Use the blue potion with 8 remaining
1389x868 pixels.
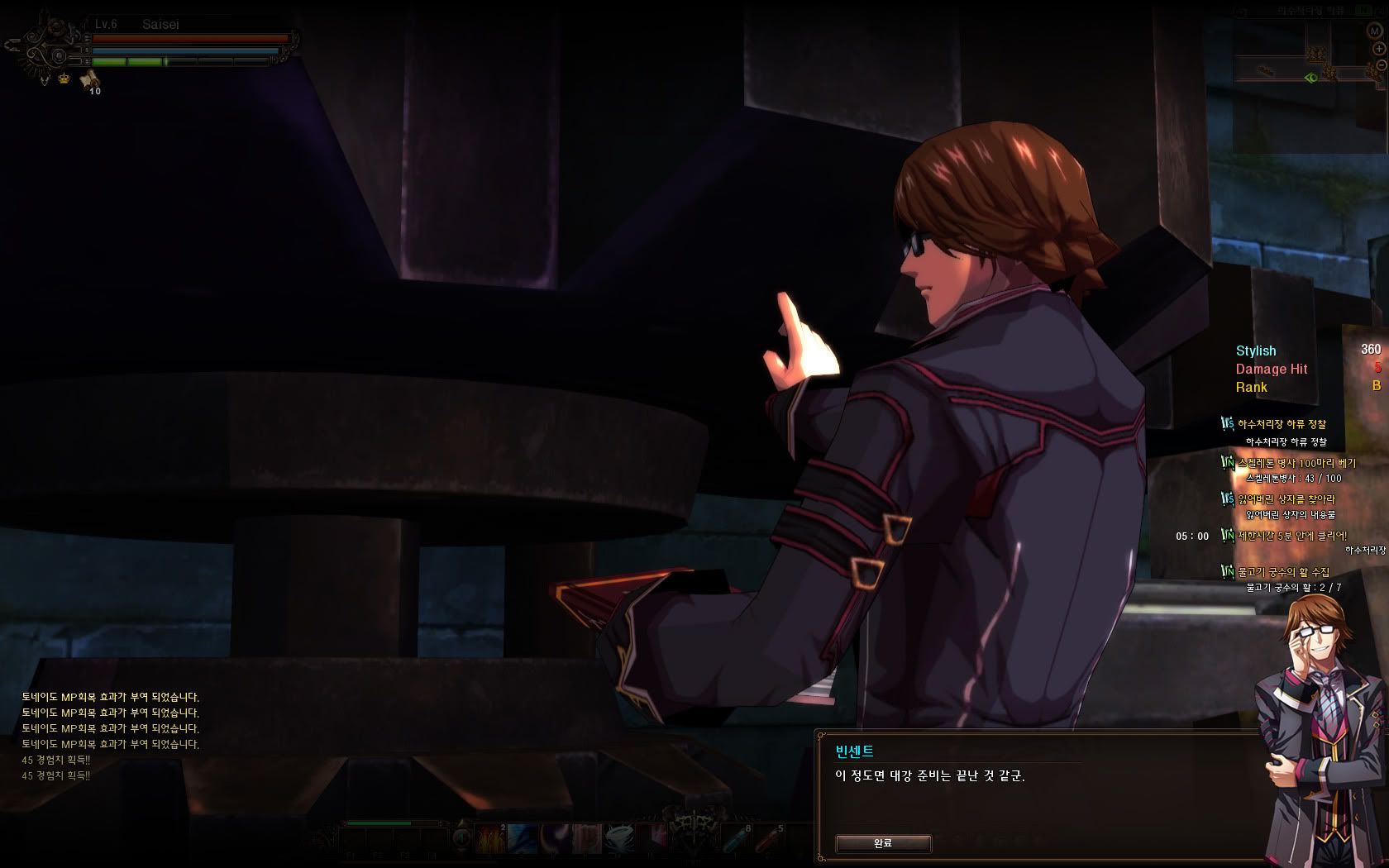pyautogui.click(x=737, y=839)
